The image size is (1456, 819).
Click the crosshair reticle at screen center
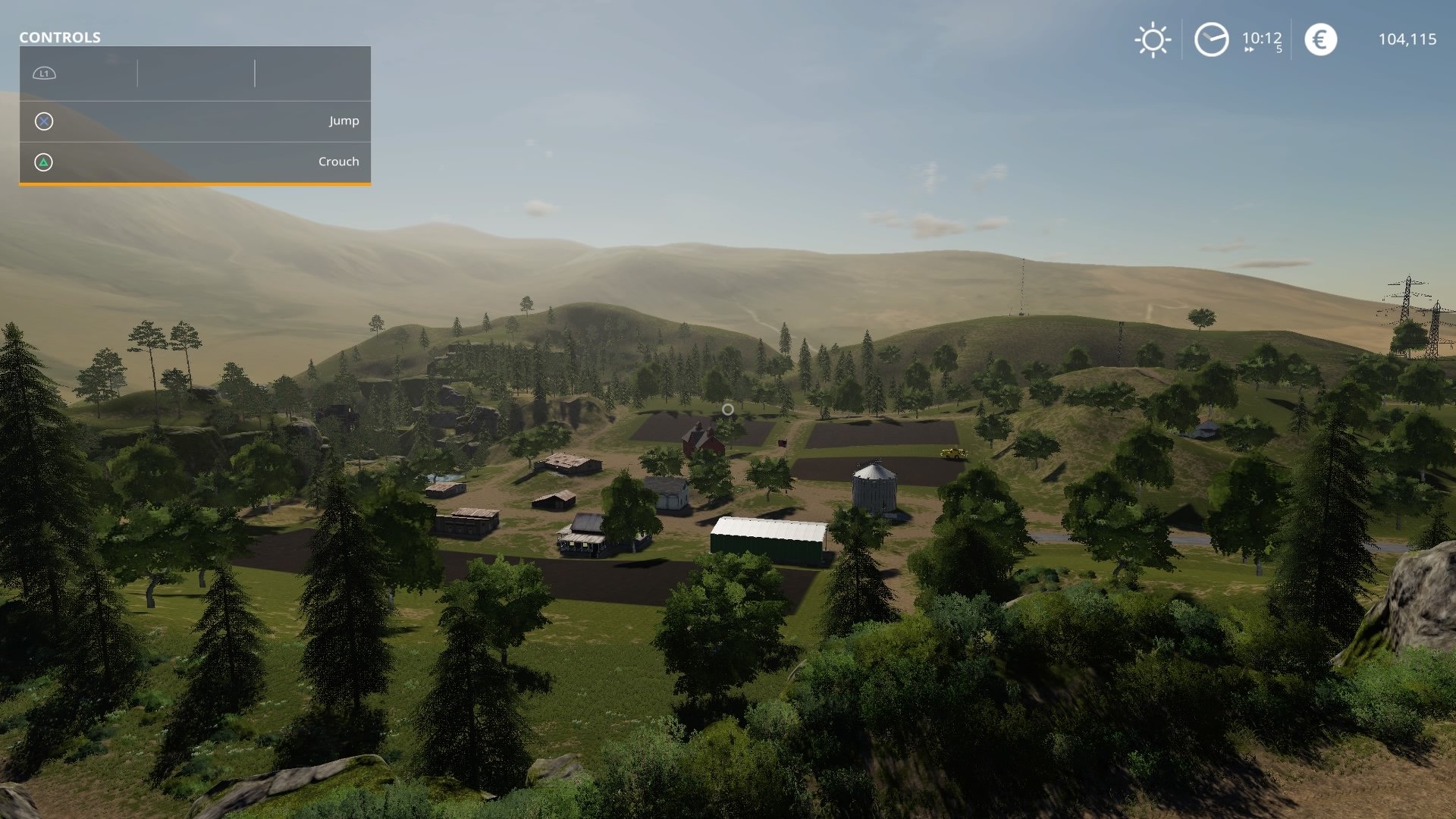point(727,409)
